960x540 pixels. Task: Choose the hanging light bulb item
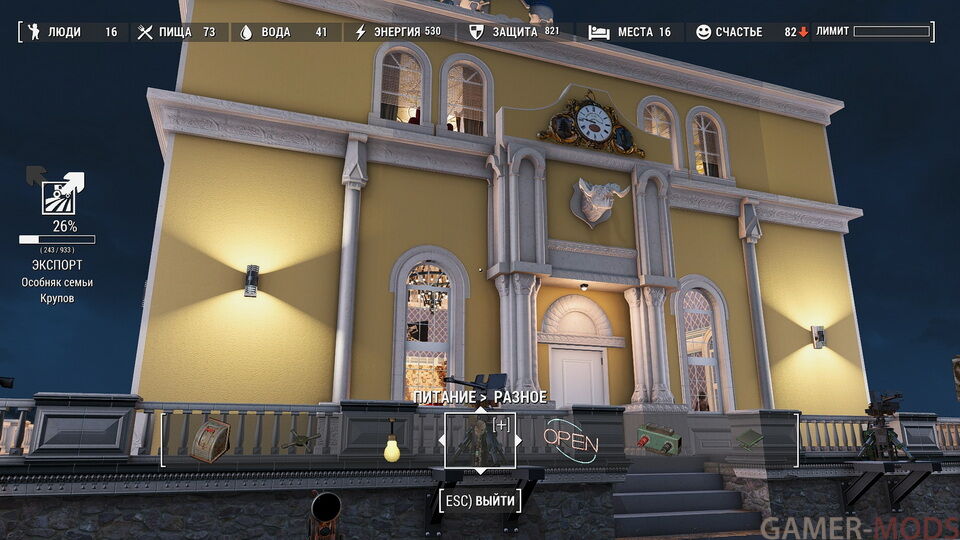click(391, 443)
